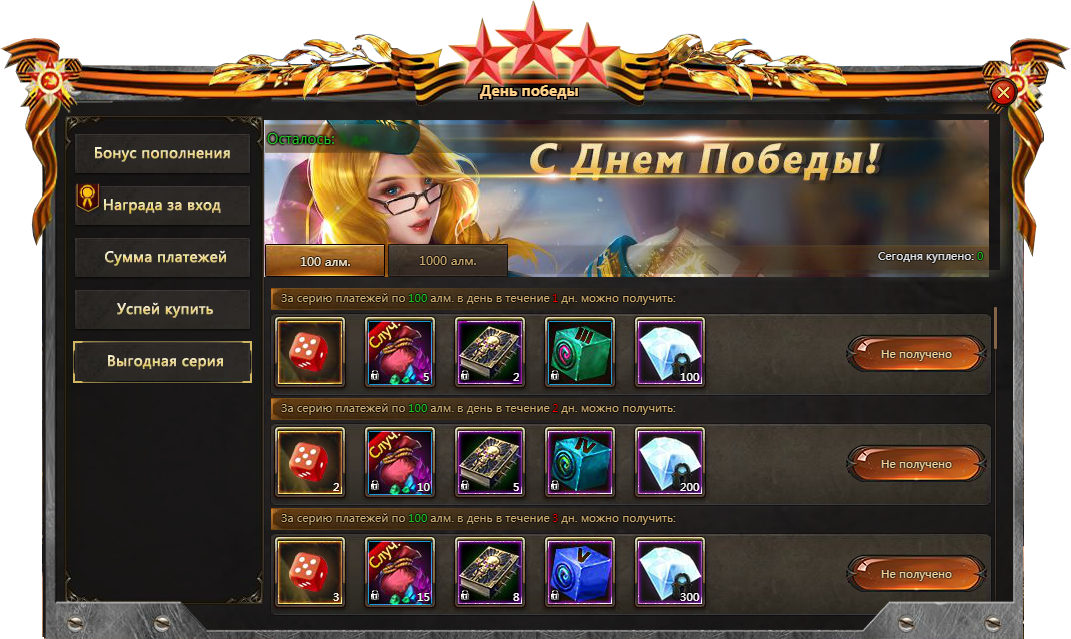Open the Бонус пополнения section
The image size is (1071, 639).
162,154
